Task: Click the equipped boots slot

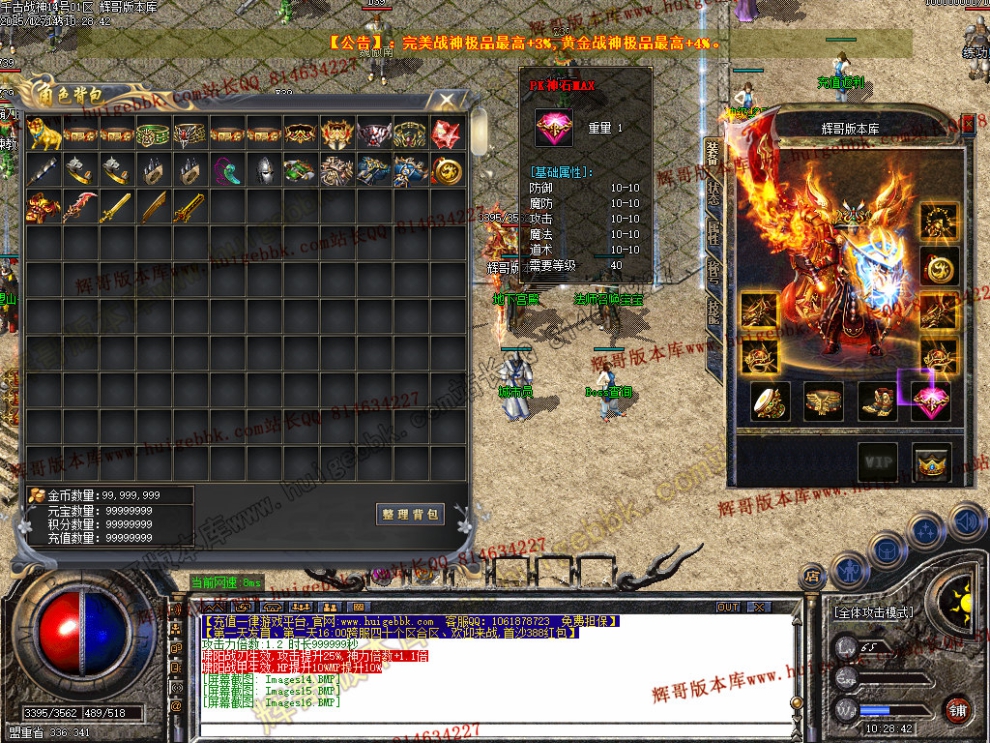Action: pos(878,400)
